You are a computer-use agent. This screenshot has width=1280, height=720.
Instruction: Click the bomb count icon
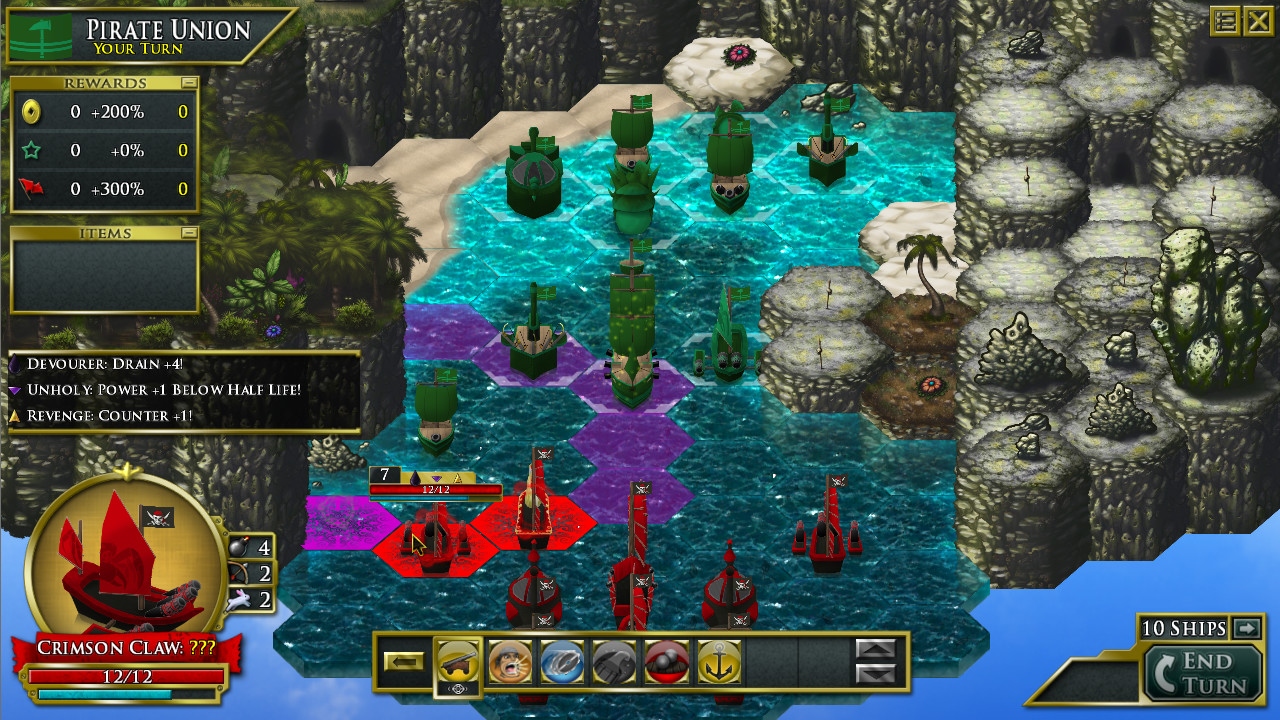(x=237, y=547)
